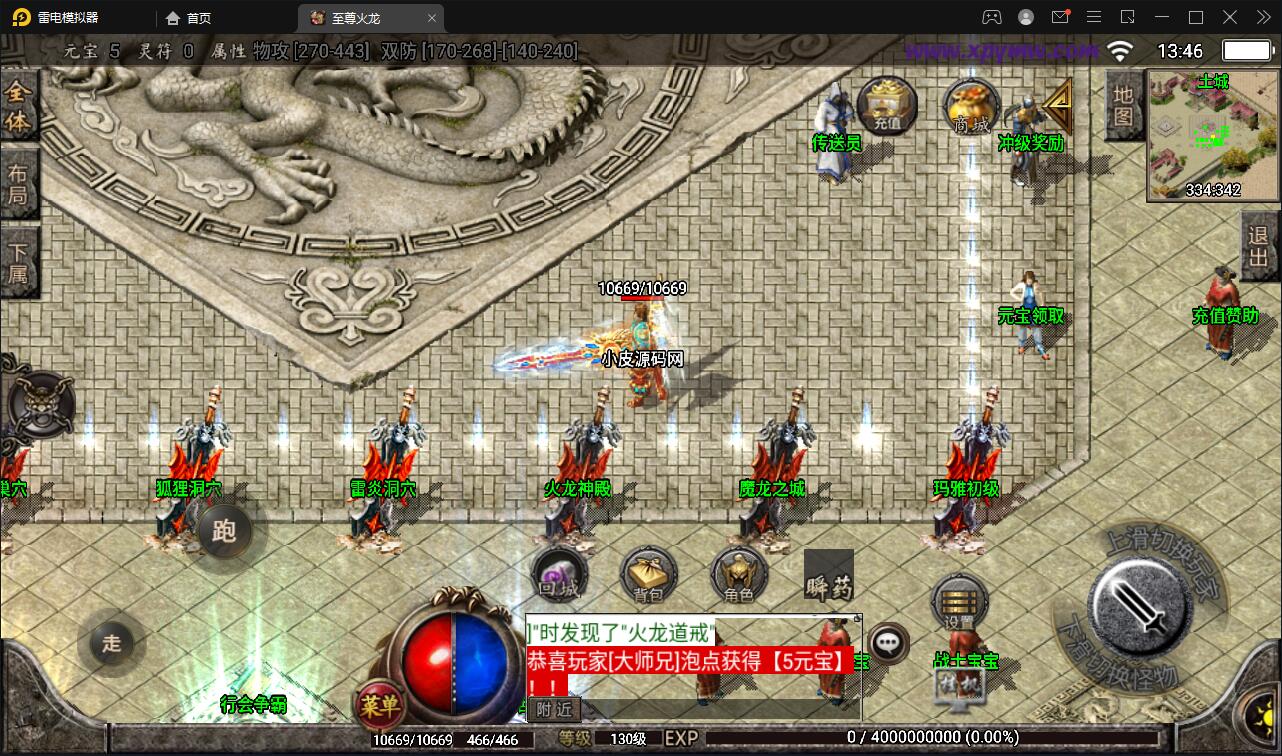
Task: Open the chat speech bubble icon
Action: [x=888, y=642]
